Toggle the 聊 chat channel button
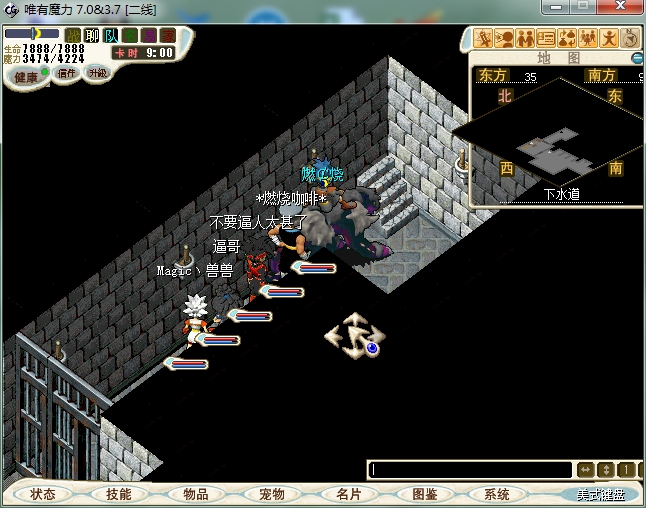Screen dimensions: 646x508 pyautogui.click(x=92, y=36)
